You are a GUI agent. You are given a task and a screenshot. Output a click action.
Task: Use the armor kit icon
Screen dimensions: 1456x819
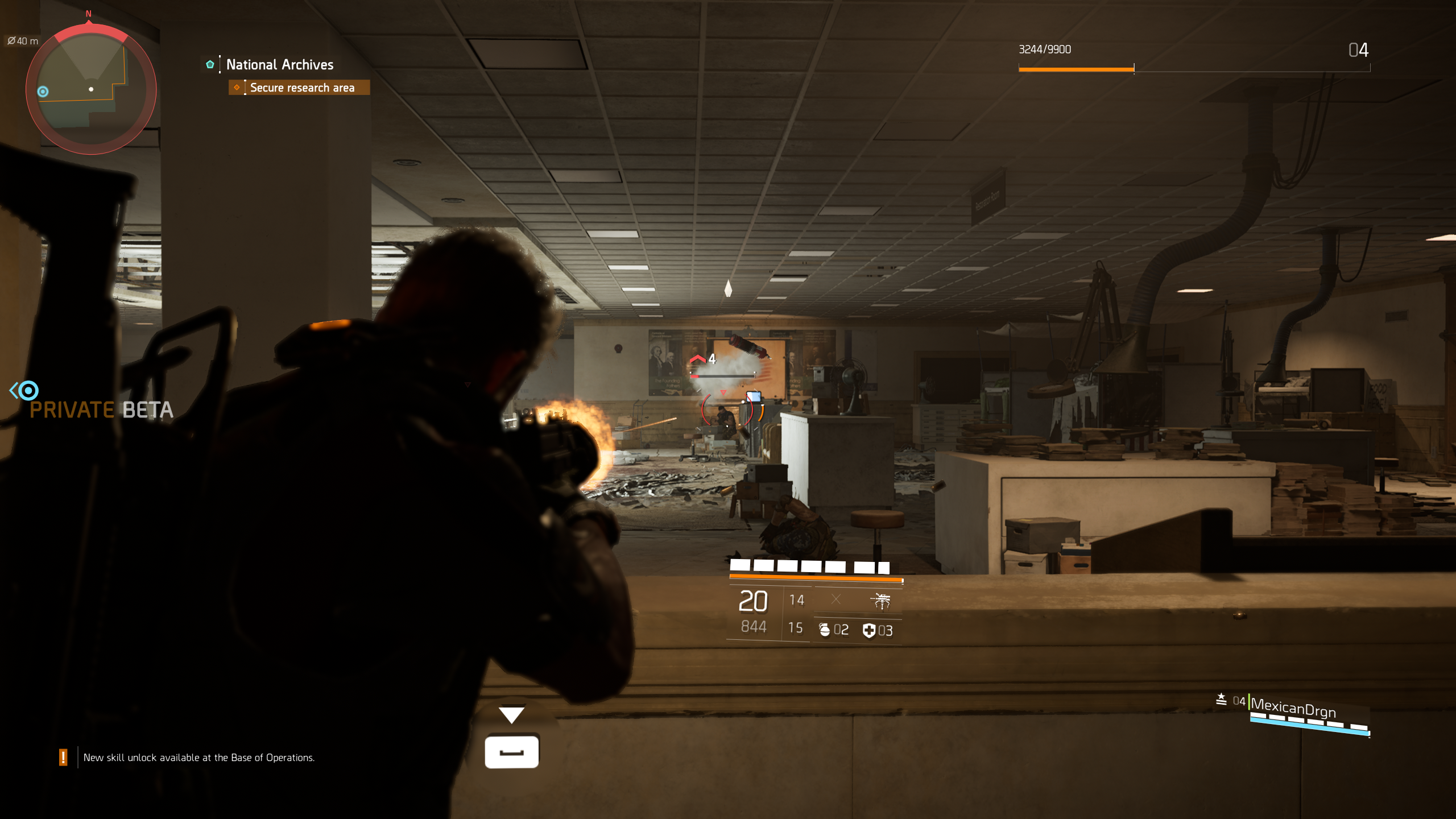pos(869,630)
